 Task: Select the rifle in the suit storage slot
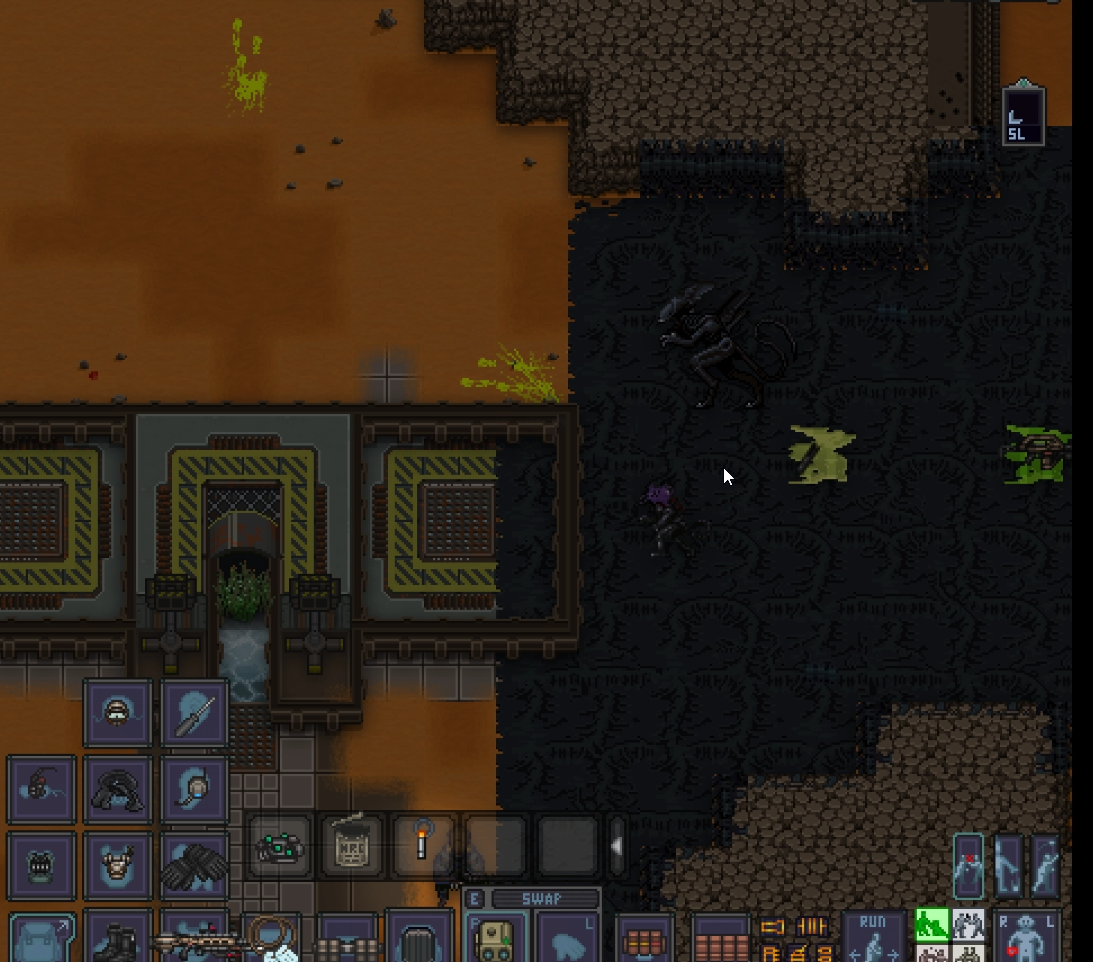coord(194,940)
